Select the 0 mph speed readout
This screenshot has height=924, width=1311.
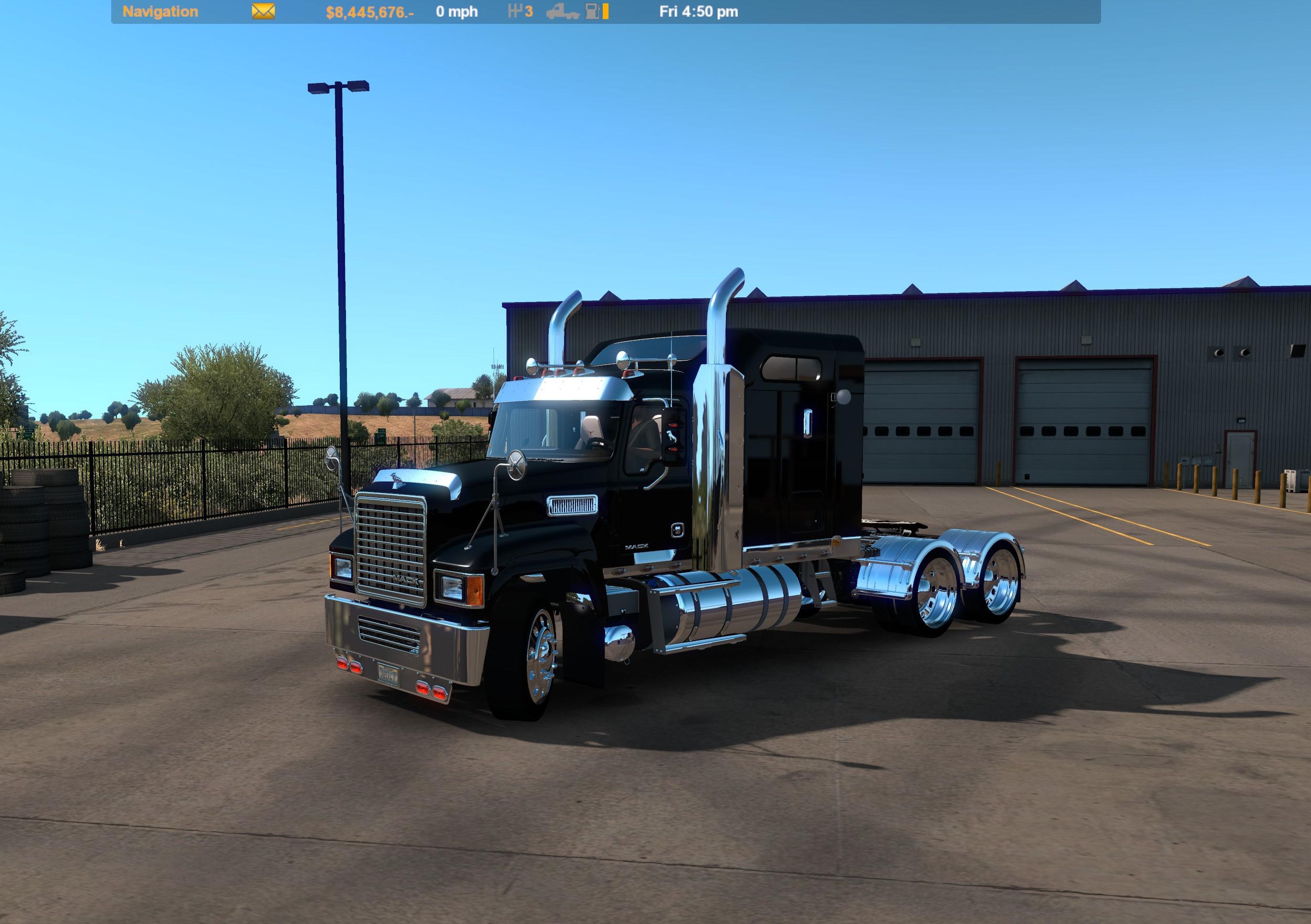pos(457,11)
